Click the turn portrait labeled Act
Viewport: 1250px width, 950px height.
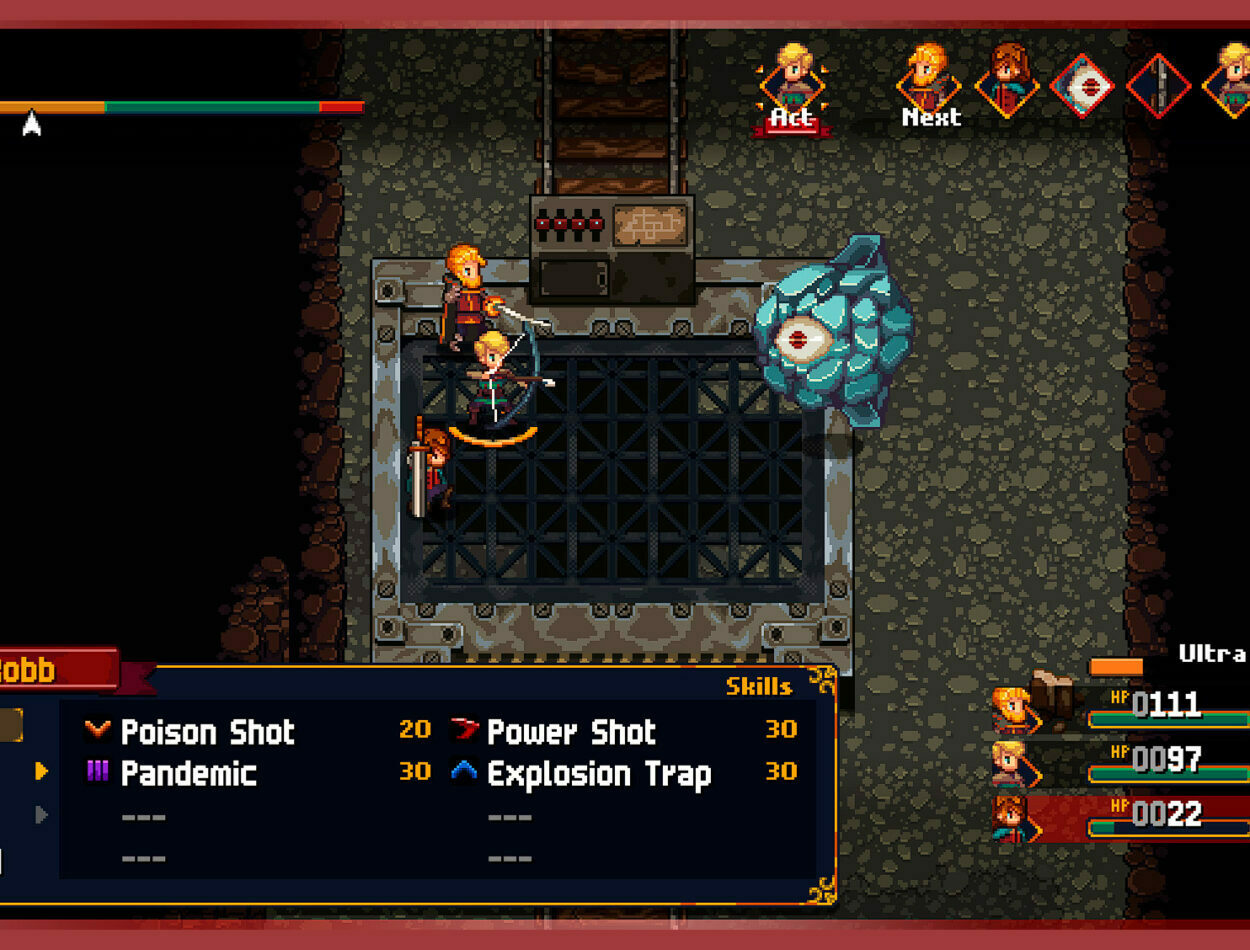[792, 86]
